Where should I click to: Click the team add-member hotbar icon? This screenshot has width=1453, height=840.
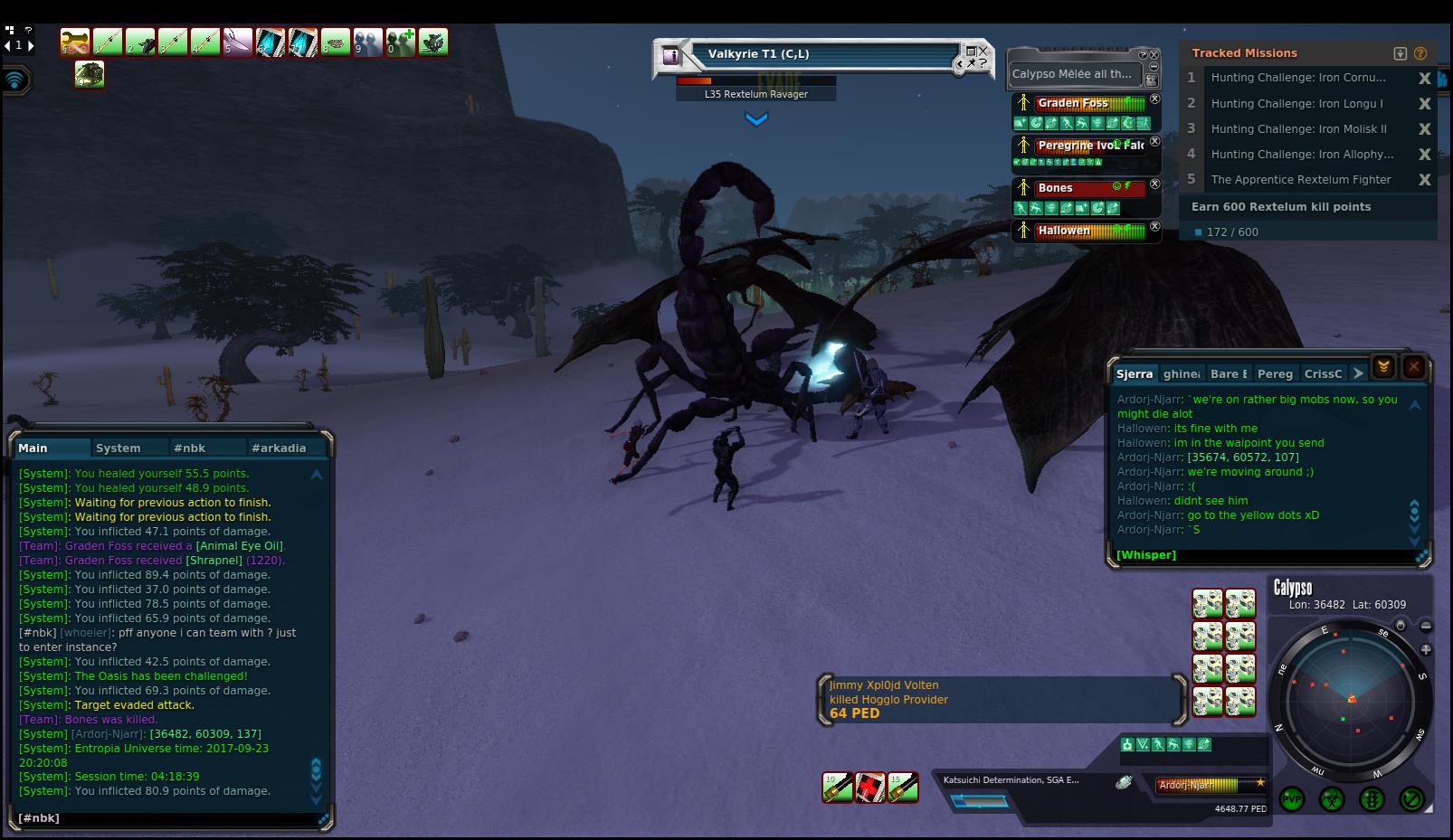pos(401,42)
